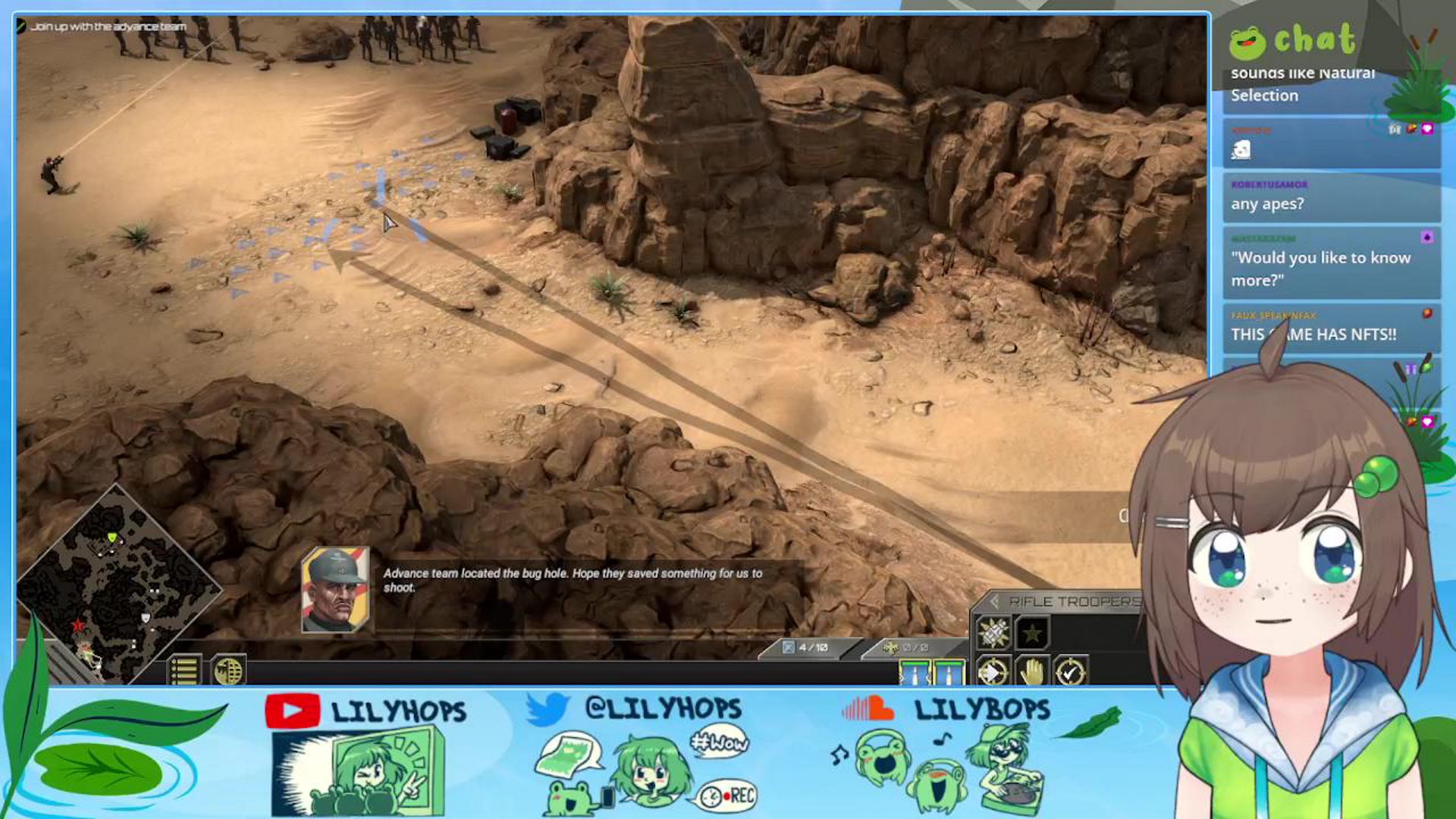Click the 'Would you like to know more?' chat message
This screenshot has height=819, width=1456.
1331,268
